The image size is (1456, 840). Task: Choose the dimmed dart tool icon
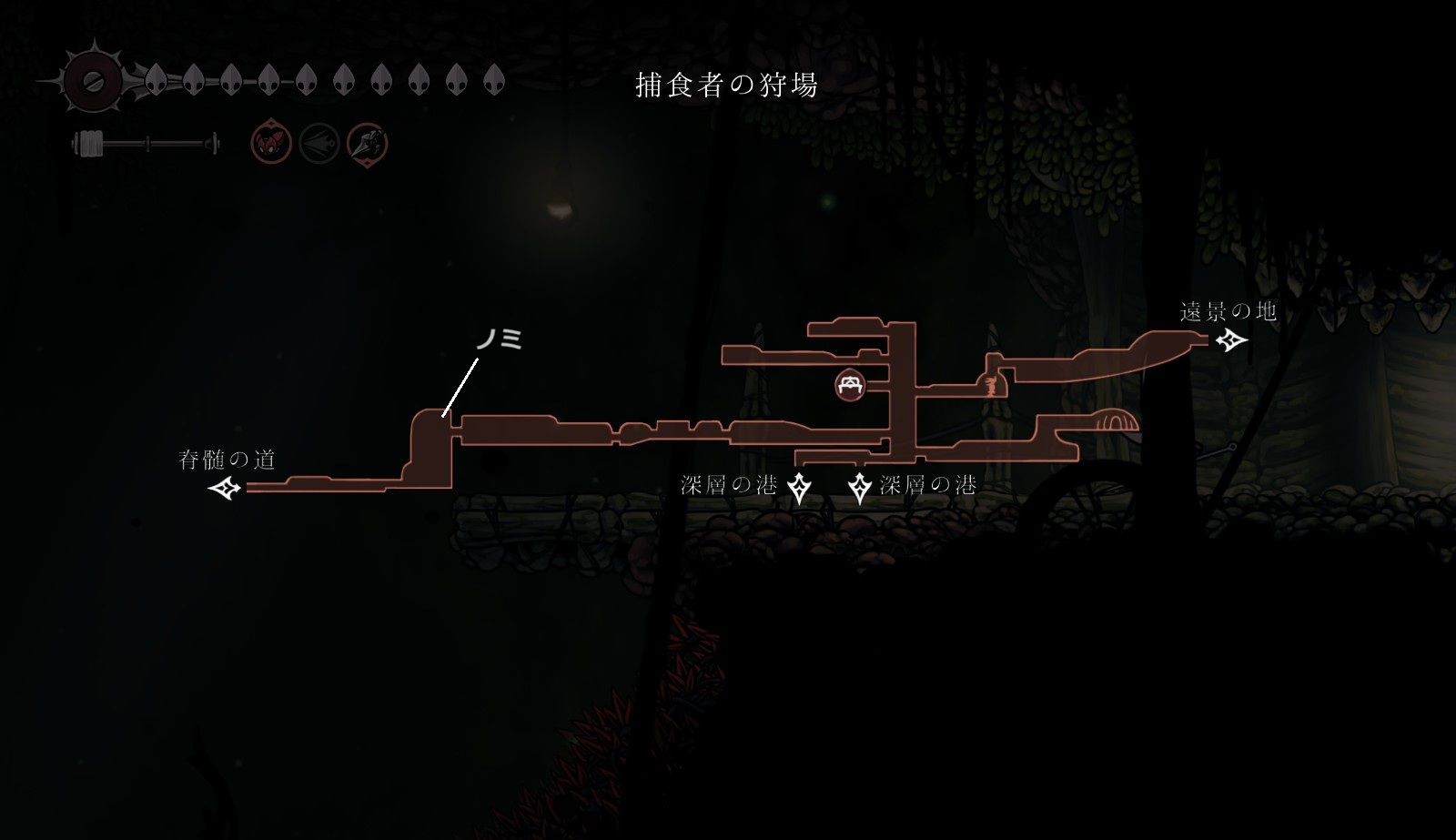point(319,144)
